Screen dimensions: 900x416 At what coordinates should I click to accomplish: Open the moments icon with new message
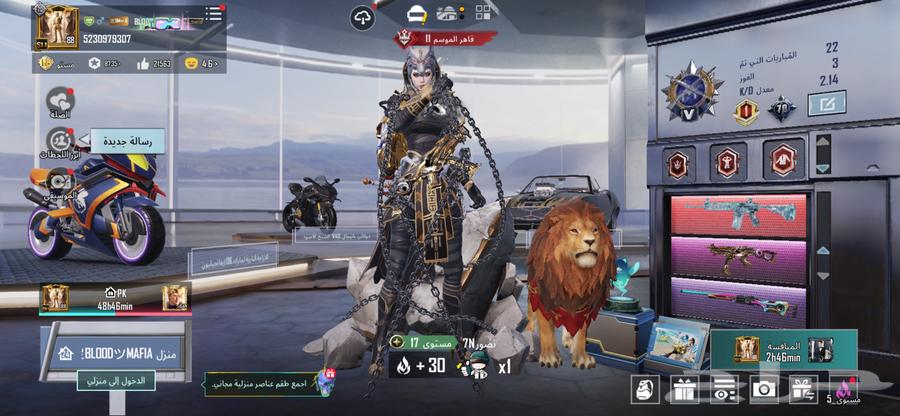[59, 141]
